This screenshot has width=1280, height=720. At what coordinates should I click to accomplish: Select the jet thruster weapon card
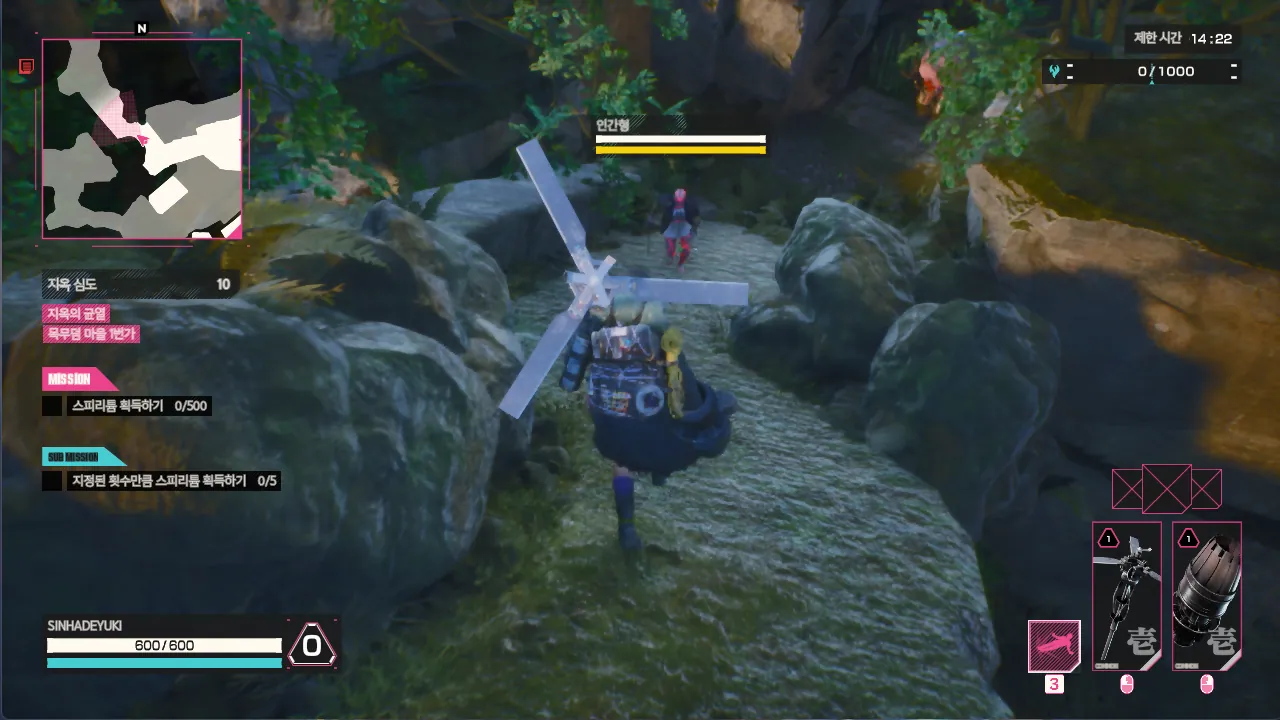click(x=1206, y=595)
